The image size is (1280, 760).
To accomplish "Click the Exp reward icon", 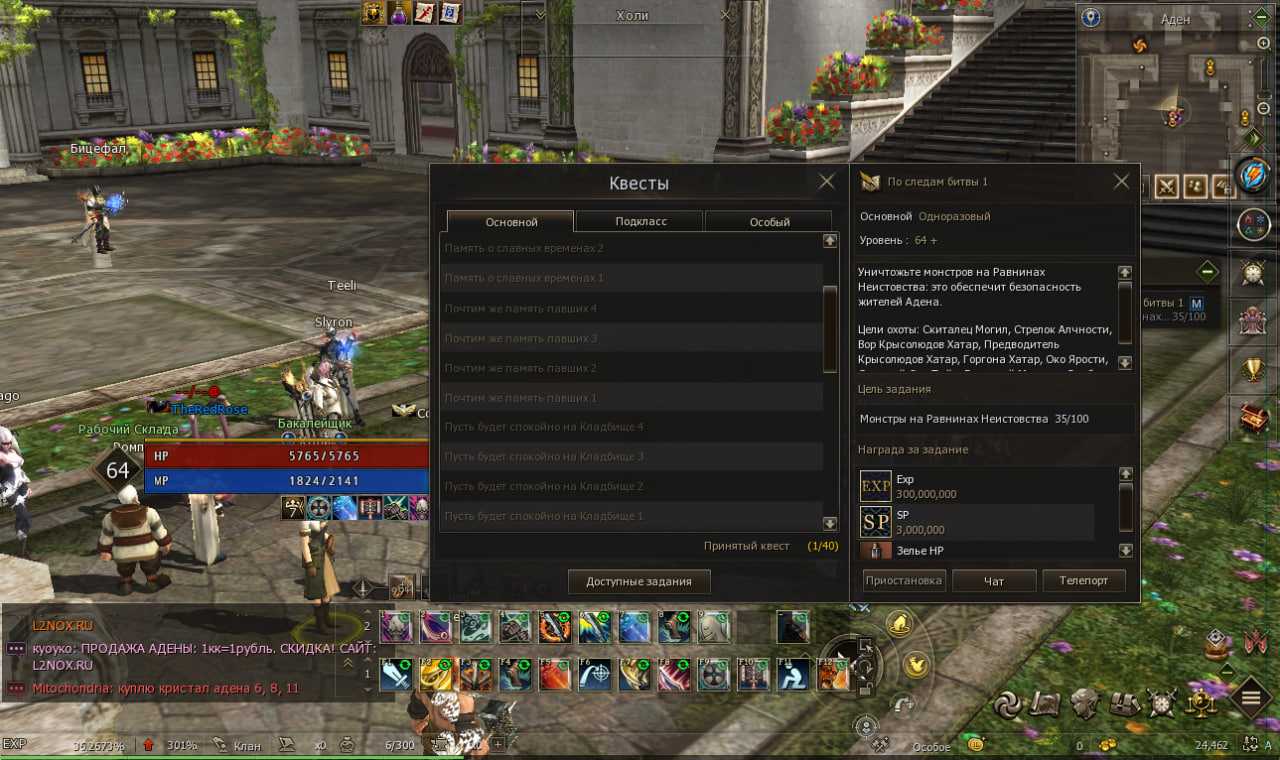I will coord(876,486).
